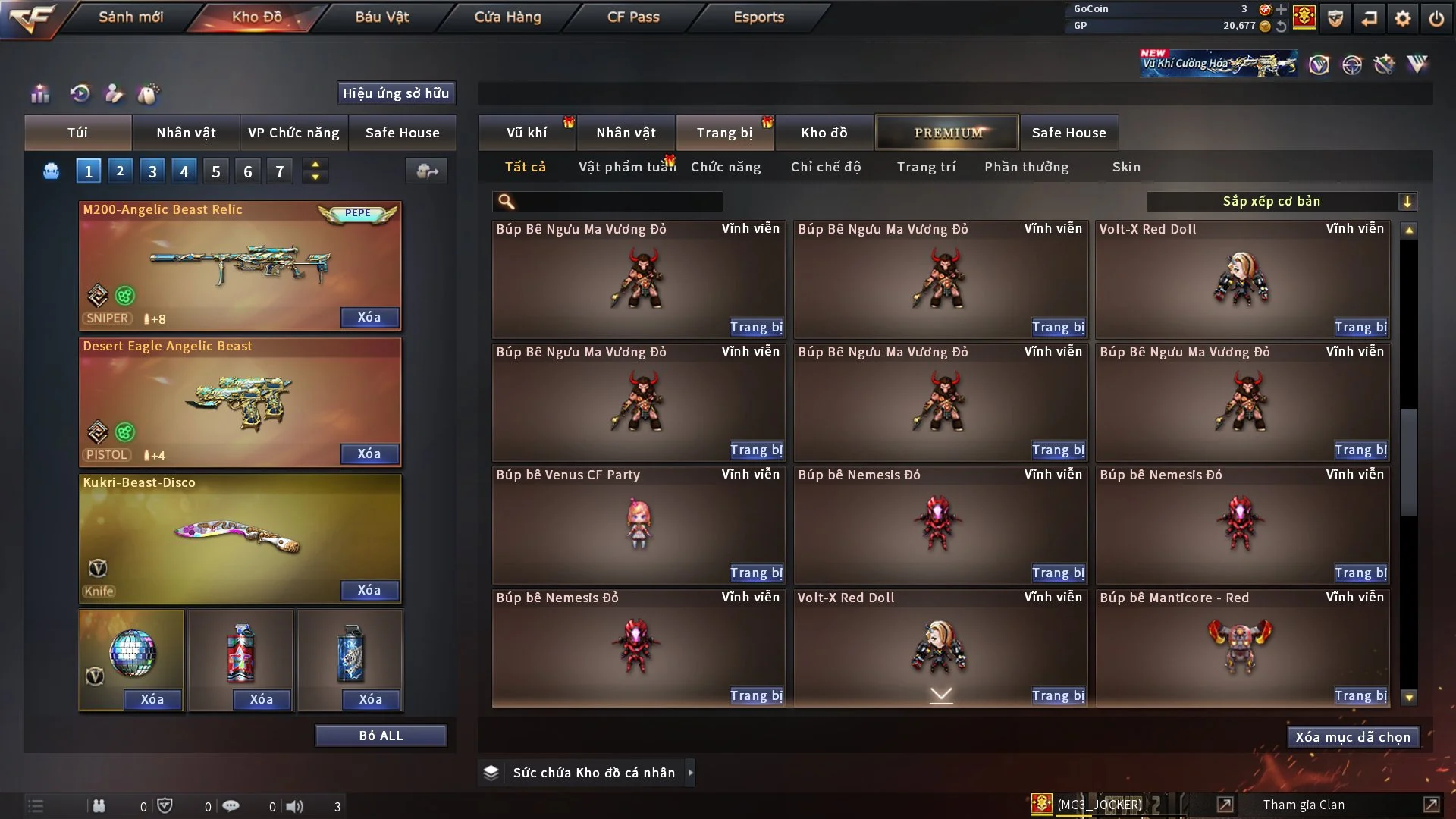Select the PREMIUM inventory tab
The image size is (1456, 819).
947,133
